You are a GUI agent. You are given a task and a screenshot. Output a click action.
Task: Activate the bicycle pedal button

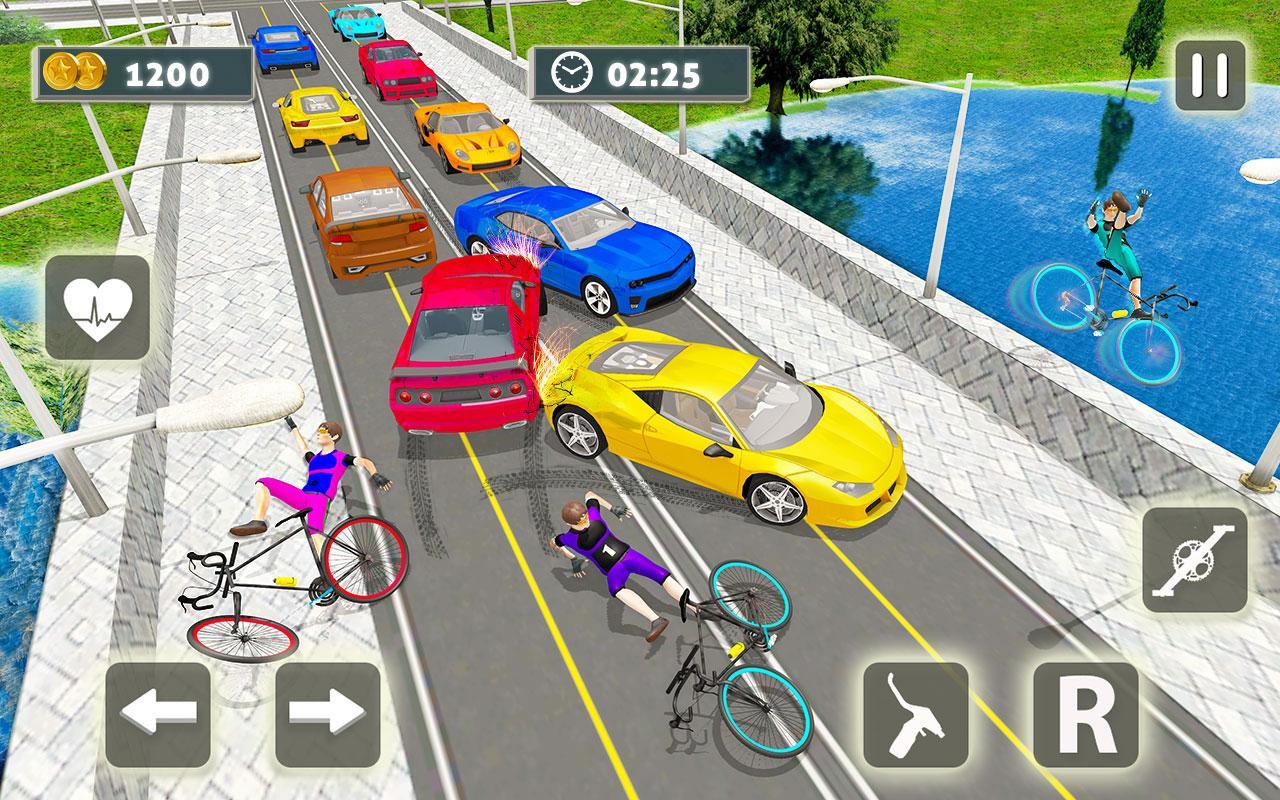(1195, 560)
